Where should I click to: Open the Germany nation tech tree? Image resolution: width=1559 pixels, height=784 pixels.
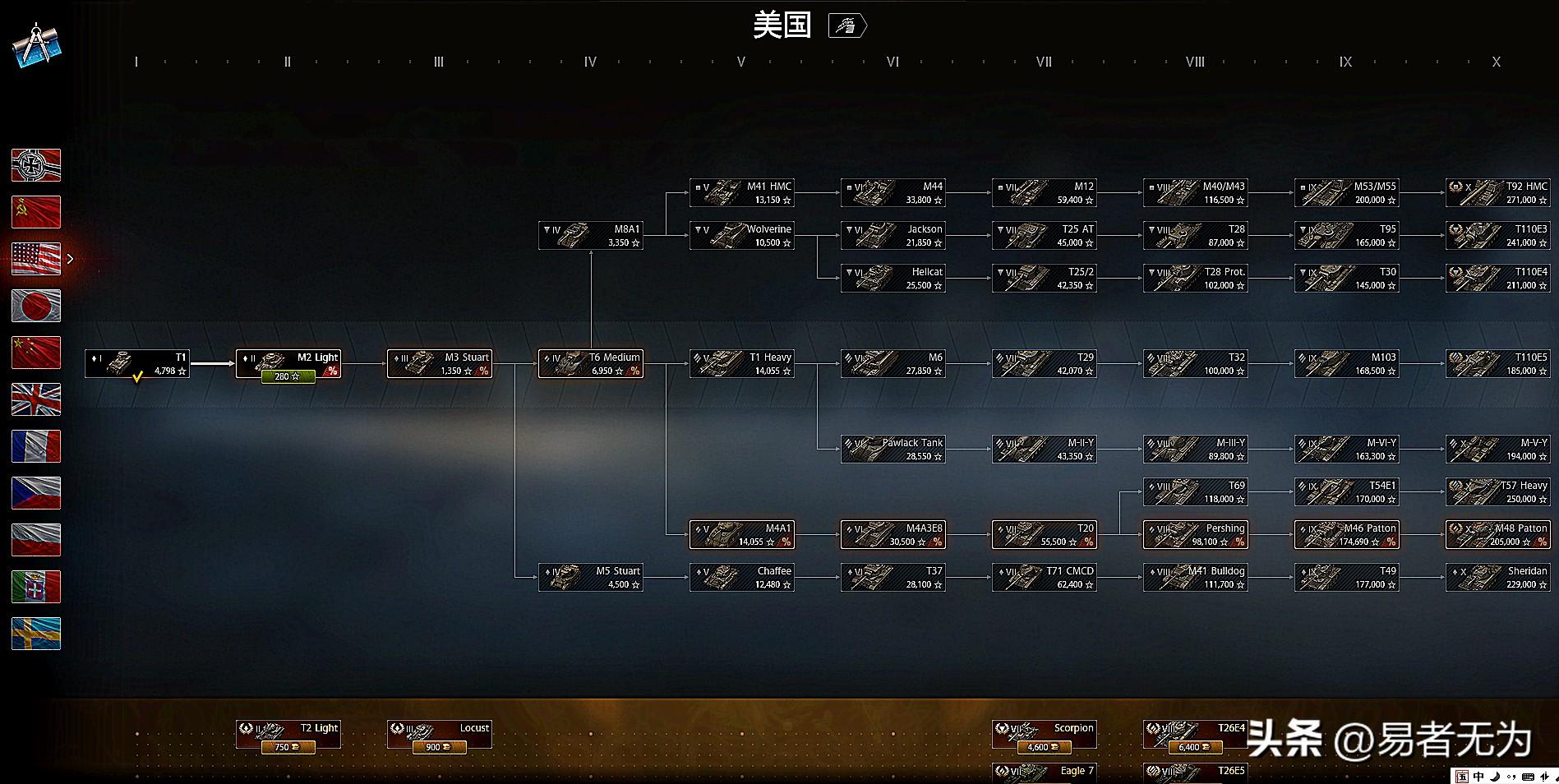click(35, 165)
